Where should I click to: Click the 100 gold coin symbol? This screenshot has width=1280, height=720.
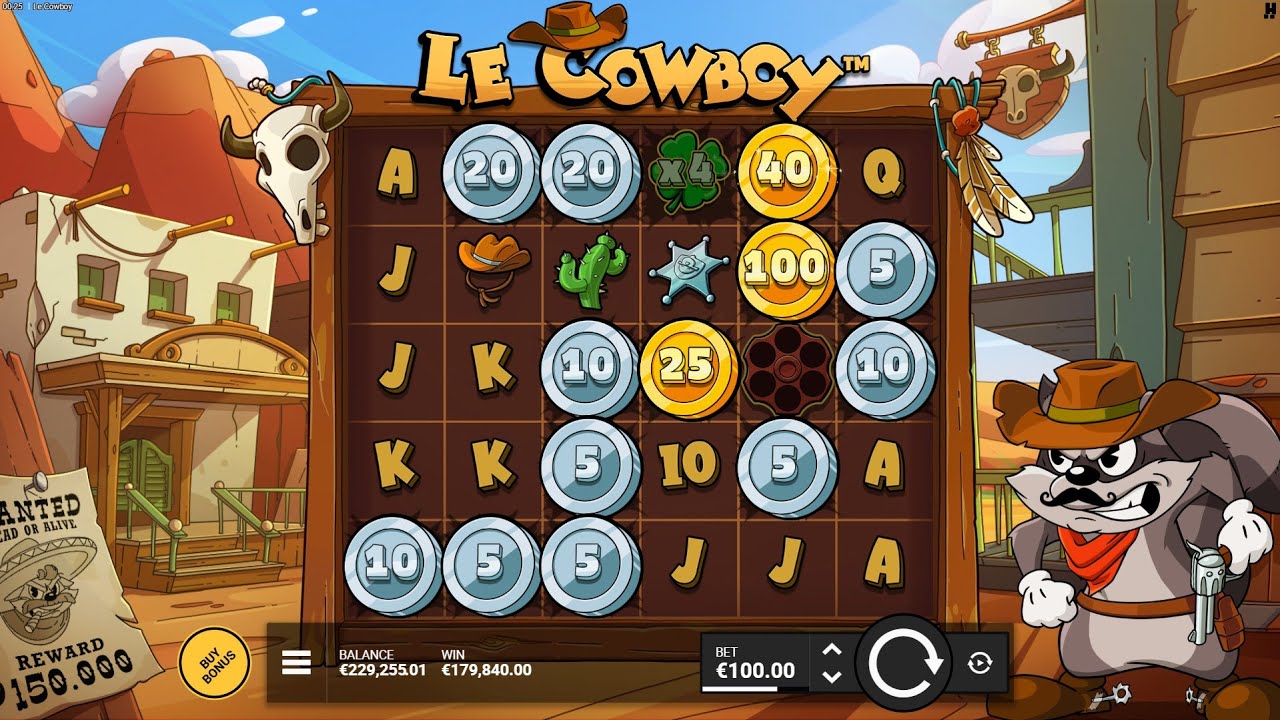(786, 267)
